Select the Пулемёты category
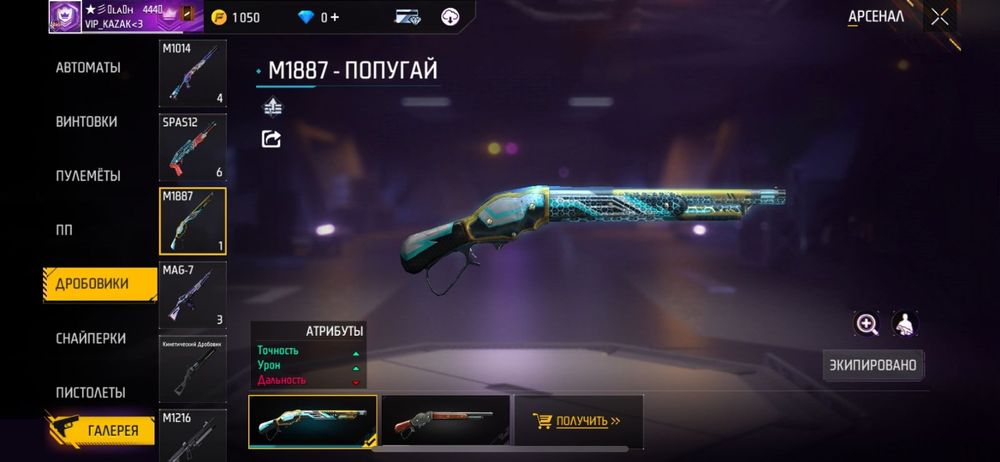 [88, 175]
